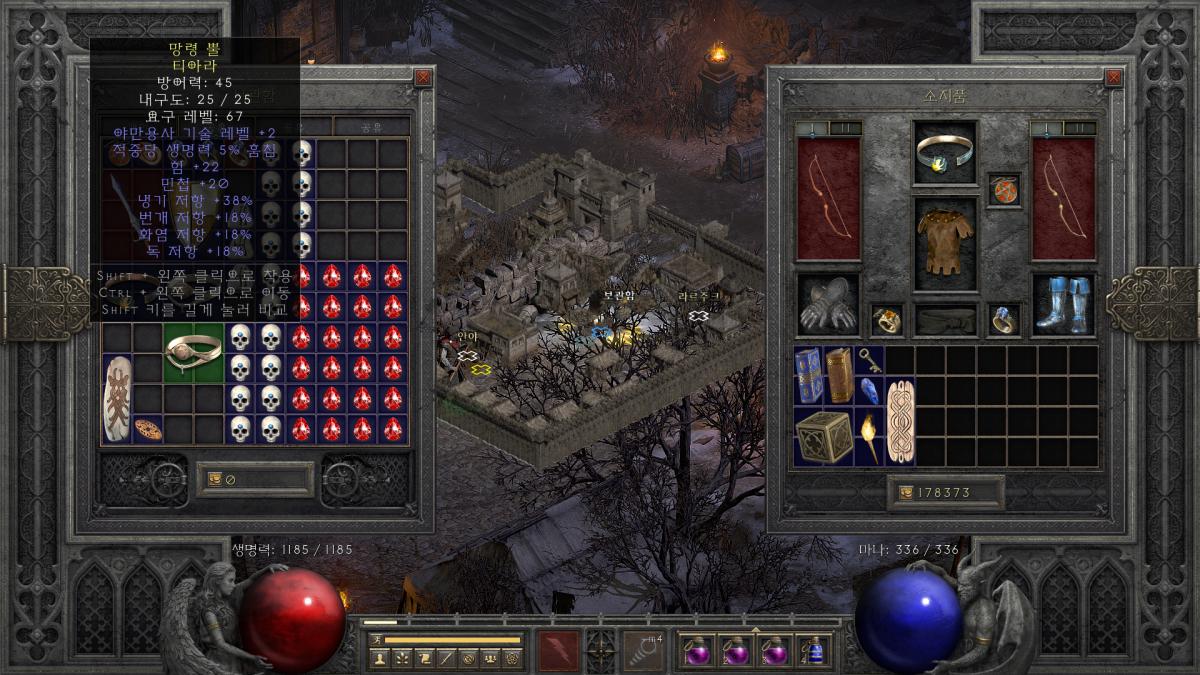Close the stash panel
The height and width of the screenshot is (675, 1200).
(x=423, y=77)
